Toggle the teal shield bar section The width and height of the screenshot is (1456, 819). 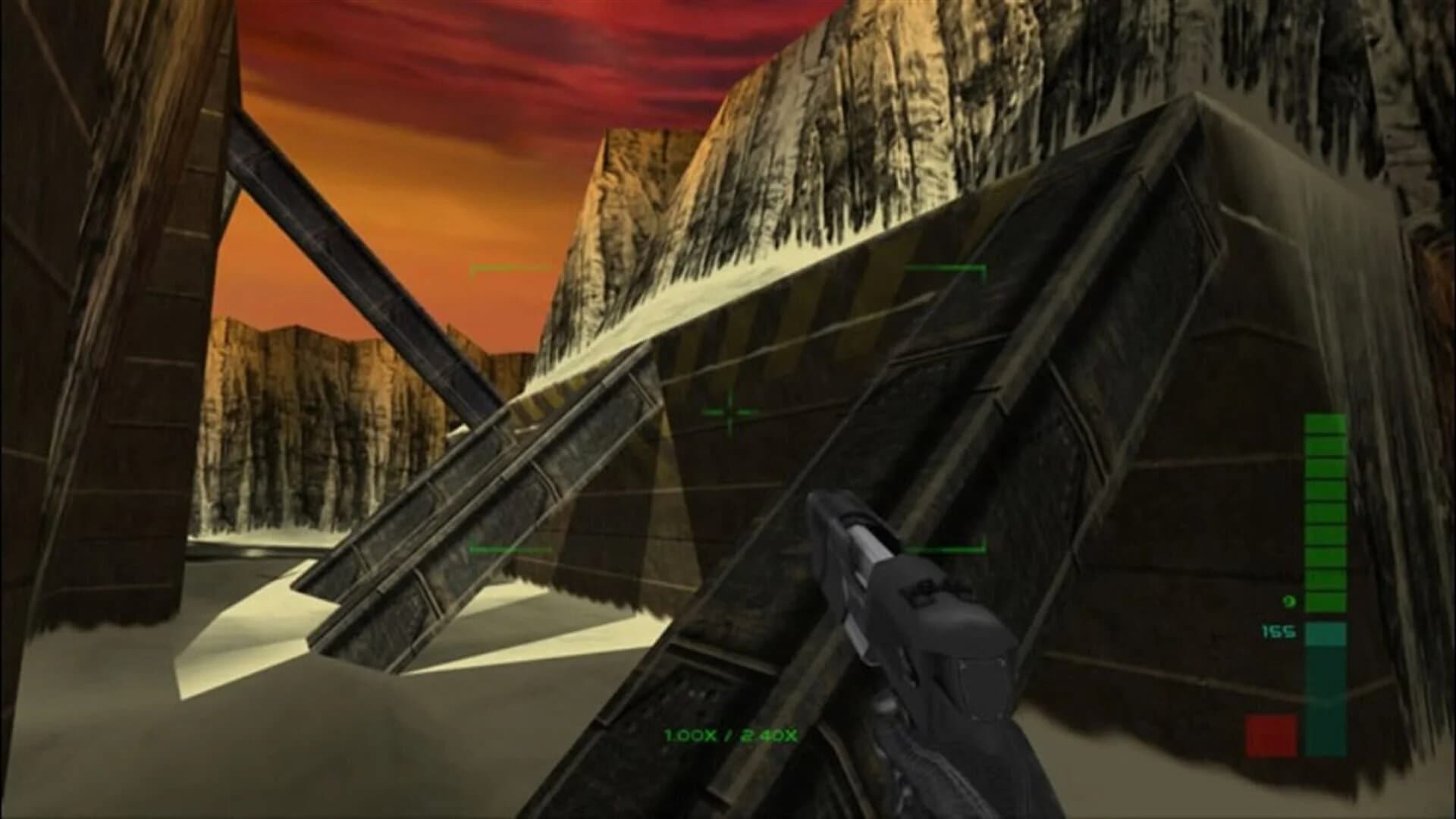[x=1326, y=634]
